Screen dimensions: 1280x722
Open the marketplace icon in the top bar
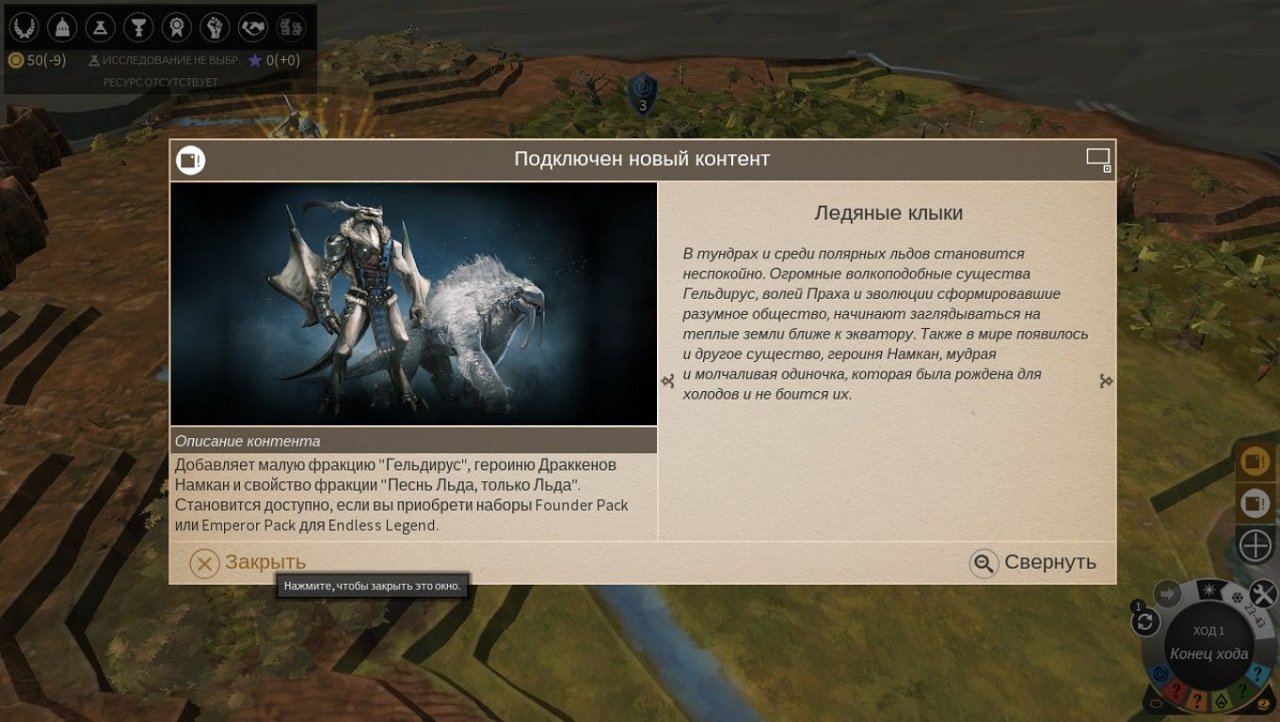pos(291,26)
